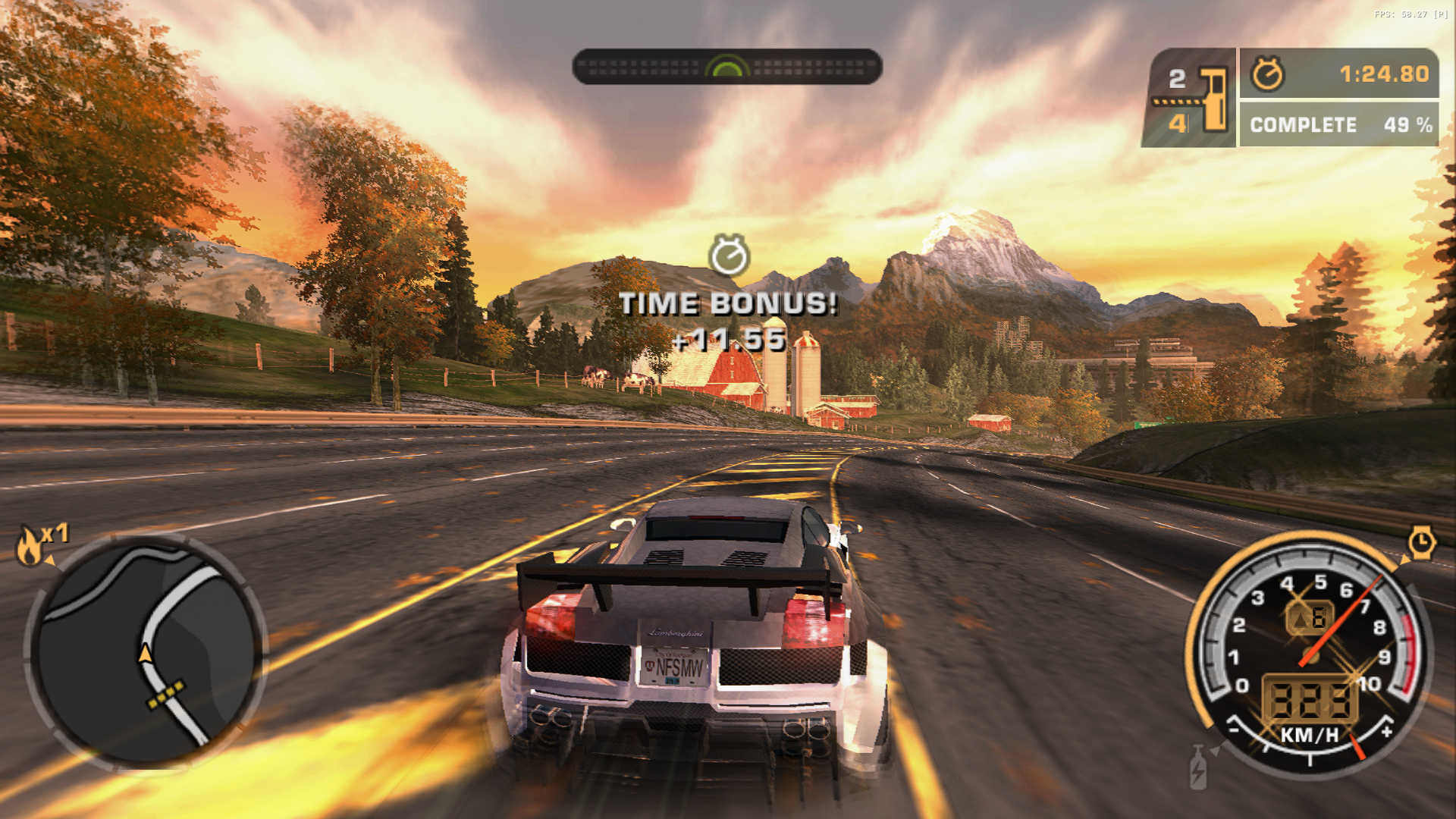Click the player arrow on the minimap
1456x819 pixels.
(145, 653)
